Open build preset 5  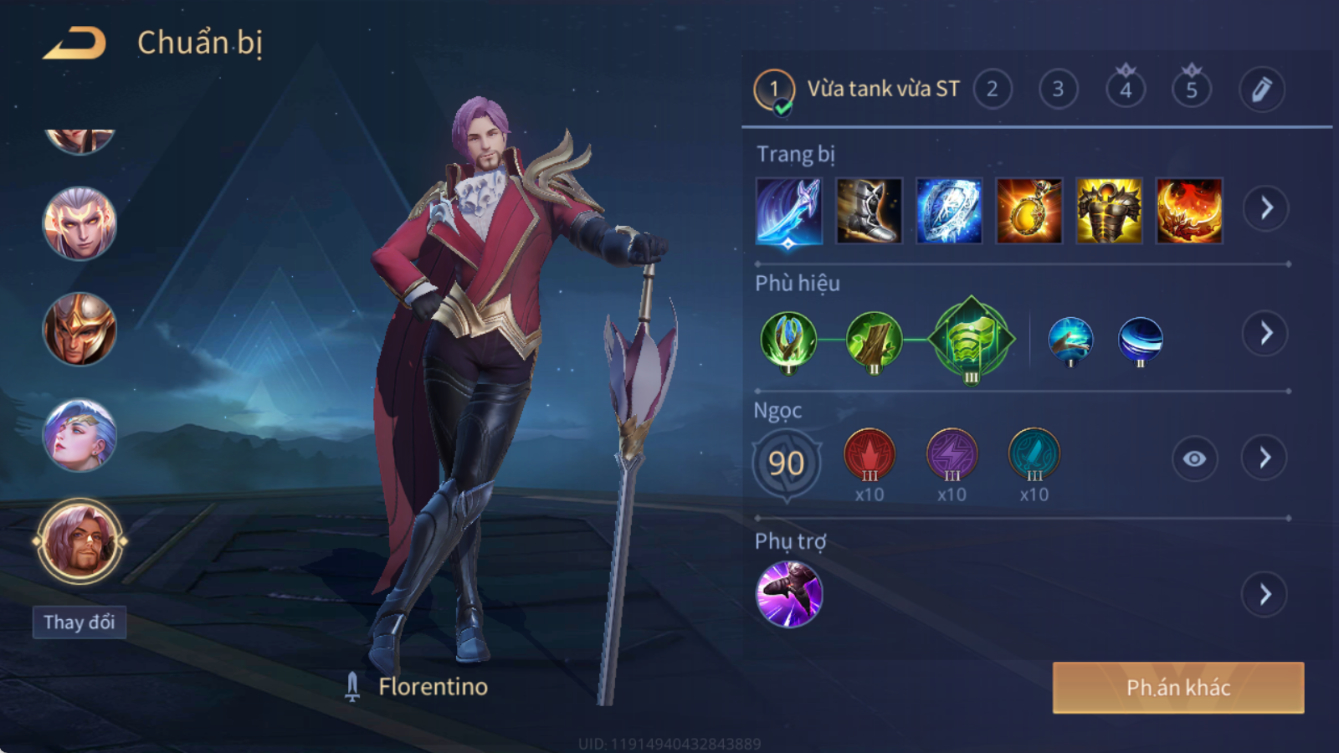pos(1191,90)
